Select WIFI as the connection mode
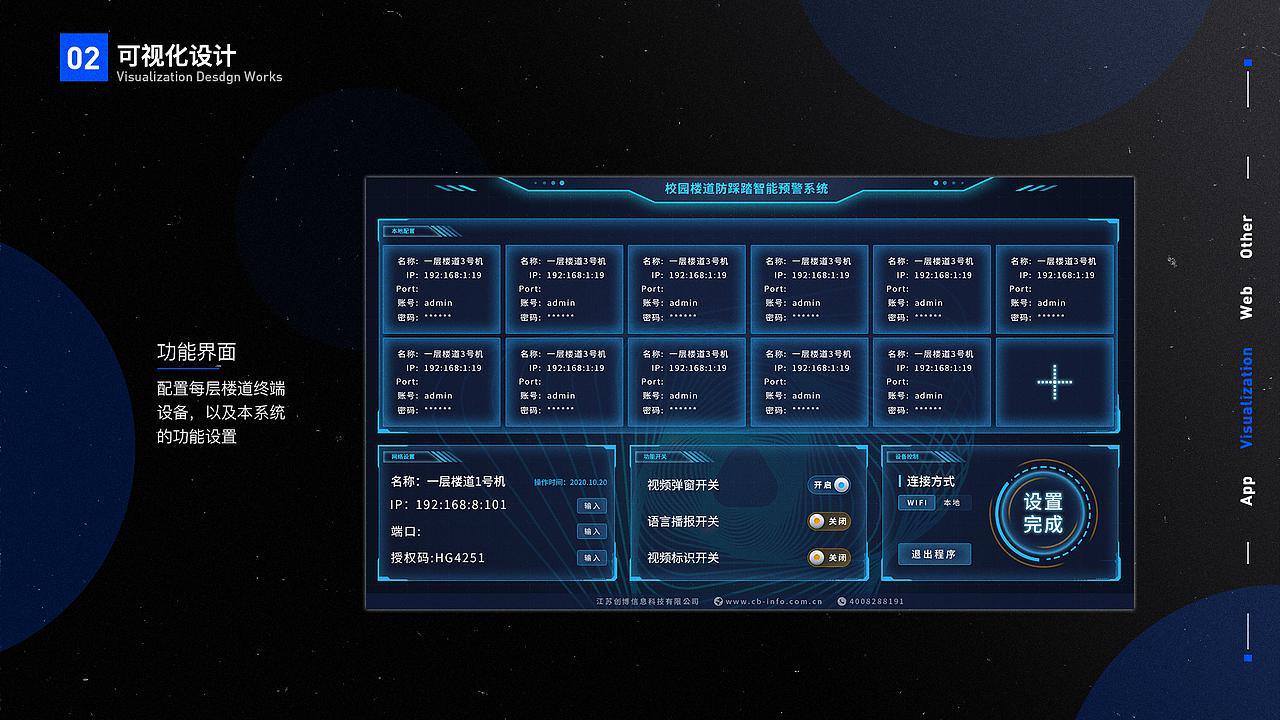Screen dimensions: 1280x720 click(x=917, y=501)
